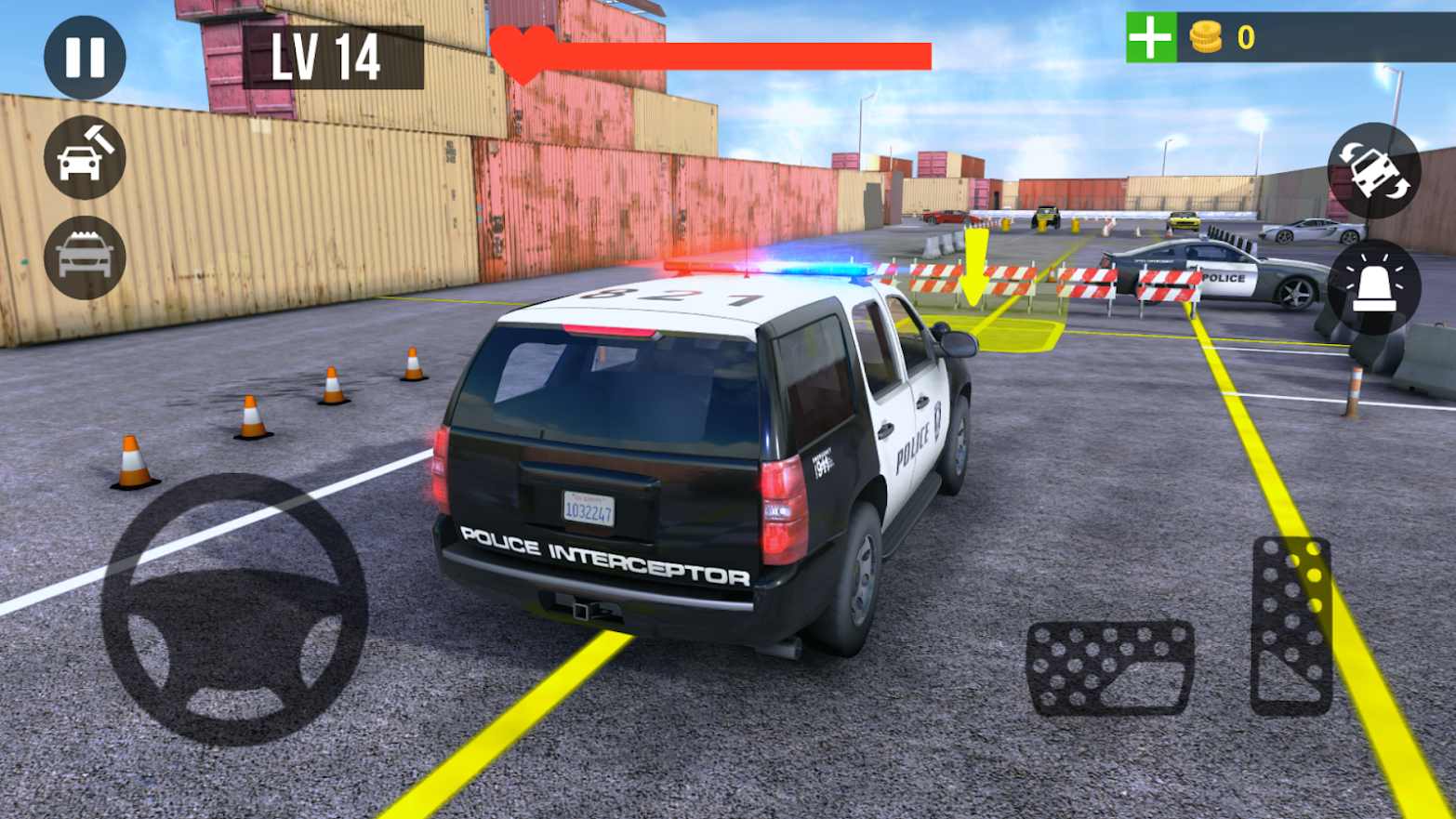The width and height of the screenshot is (1456, 819).
Task: Select the LV 14 level banner
Action: click(x=327, y=58)
